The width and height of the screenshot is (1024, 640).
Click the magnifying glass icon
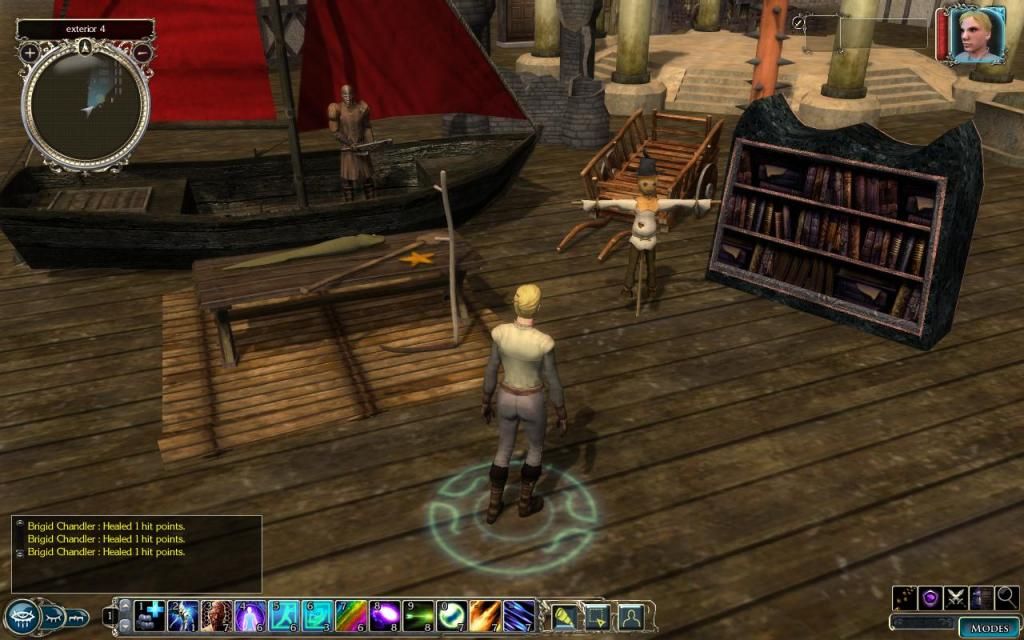(1007, 598)
